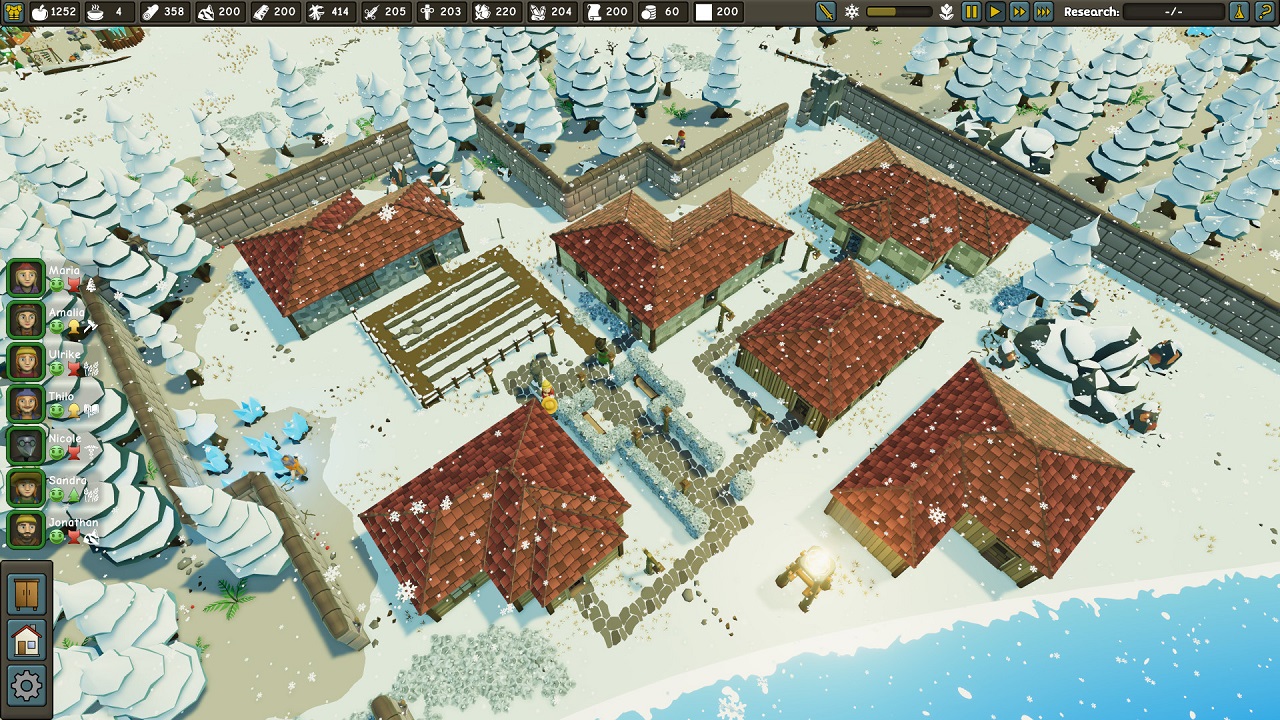Open the house build menu
Screen dimensions: 1280x720
[x=26, y=640]
